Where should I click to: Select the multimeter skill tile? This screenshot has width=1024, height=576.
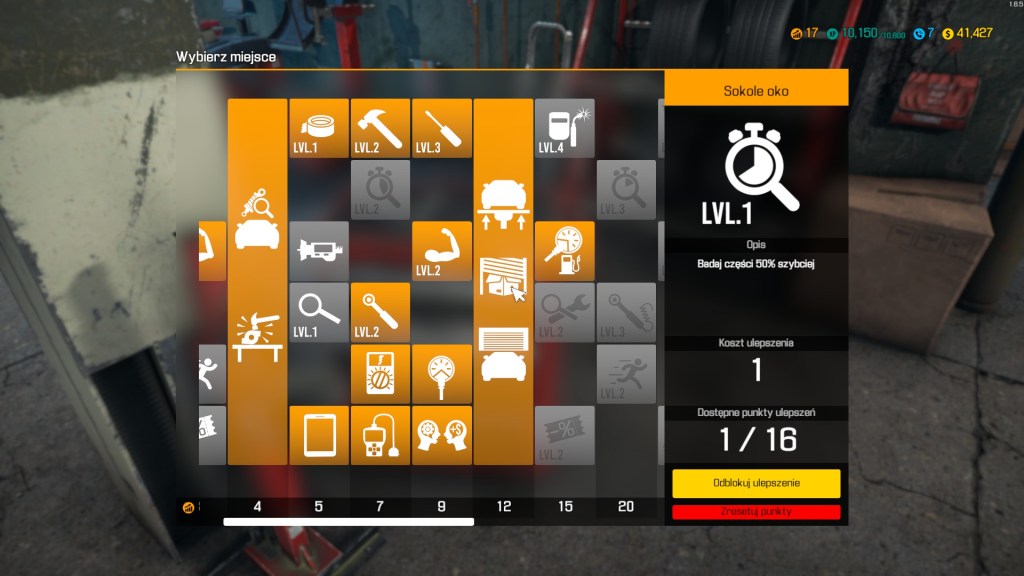click(380, 374)
